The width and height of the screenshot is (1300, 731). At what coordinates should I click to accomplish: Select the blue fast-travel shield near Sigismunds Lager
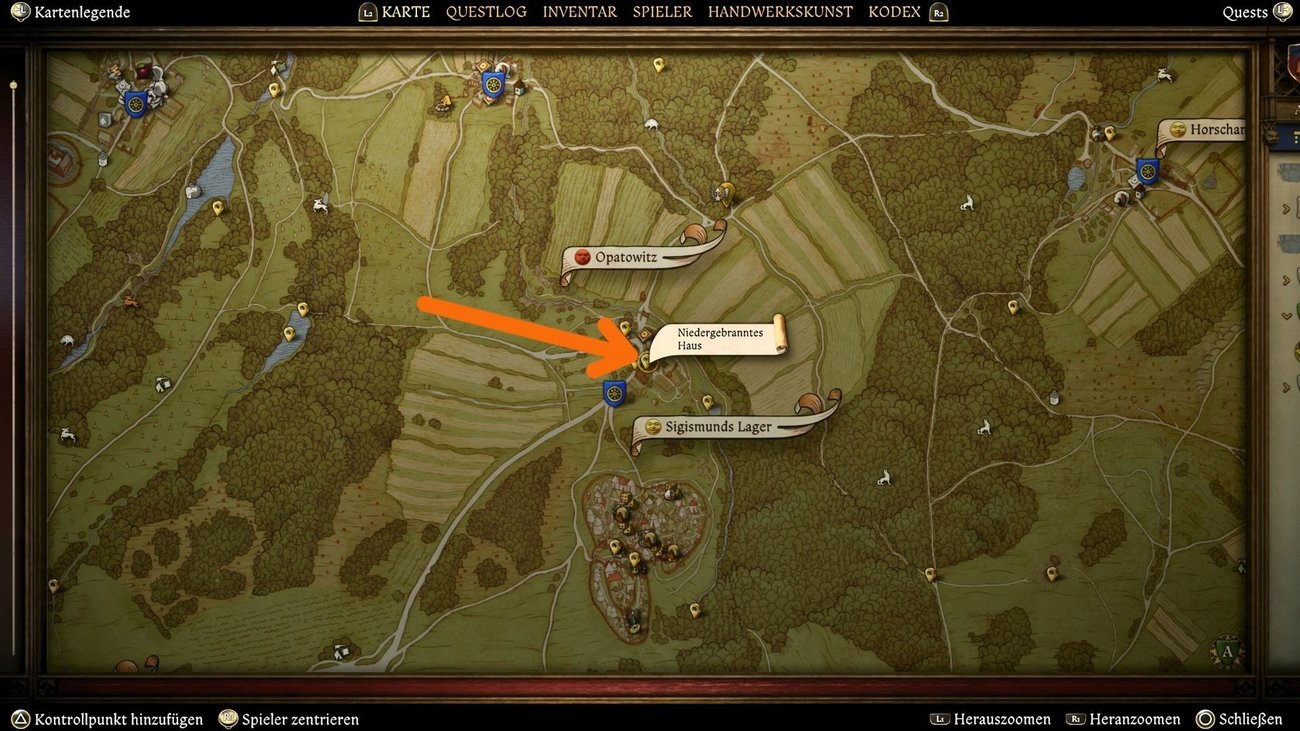click(614, 393)
